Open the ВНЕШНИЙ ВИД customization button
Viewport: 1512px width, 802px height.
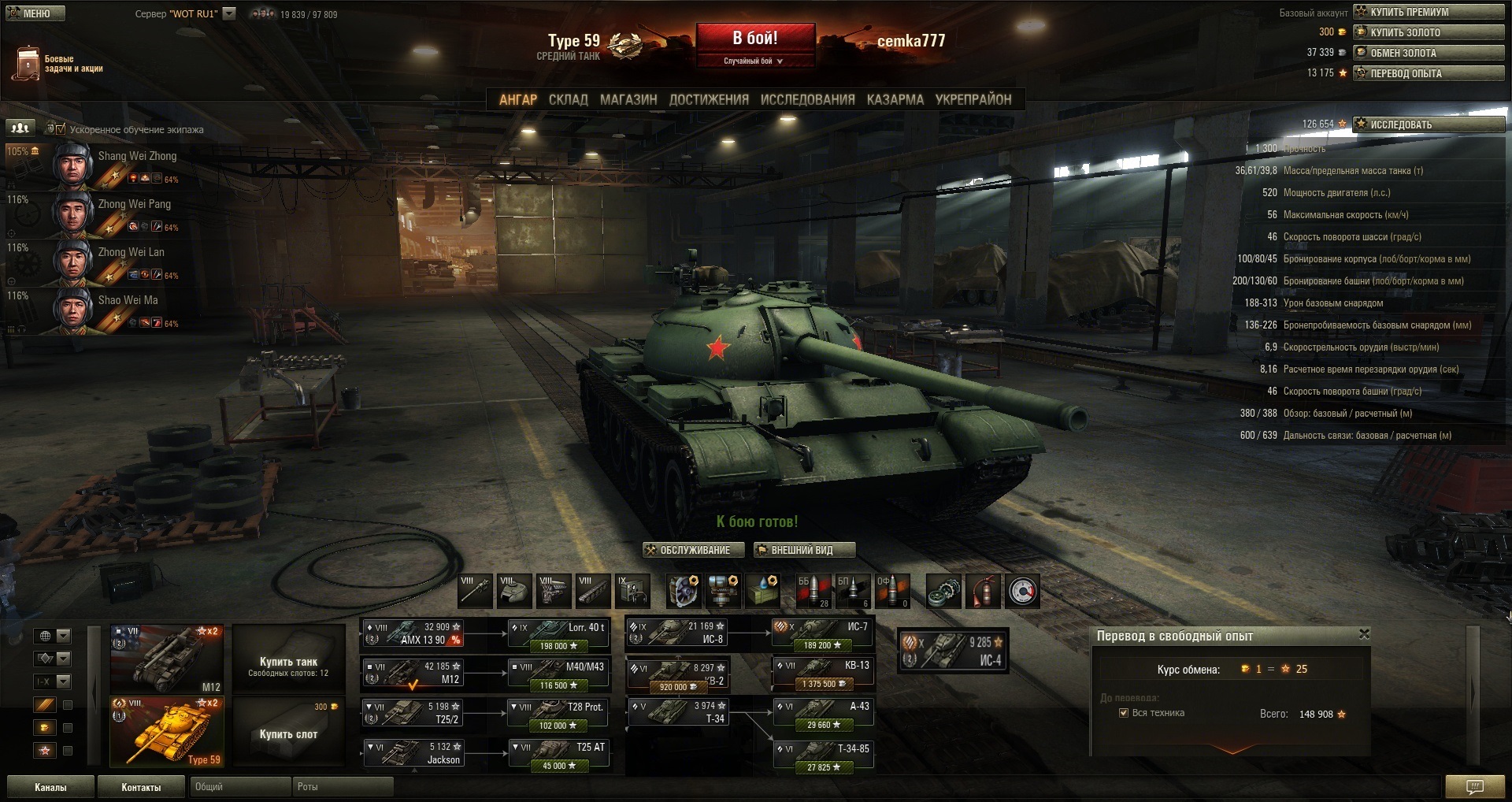click(x=803, y=550)
